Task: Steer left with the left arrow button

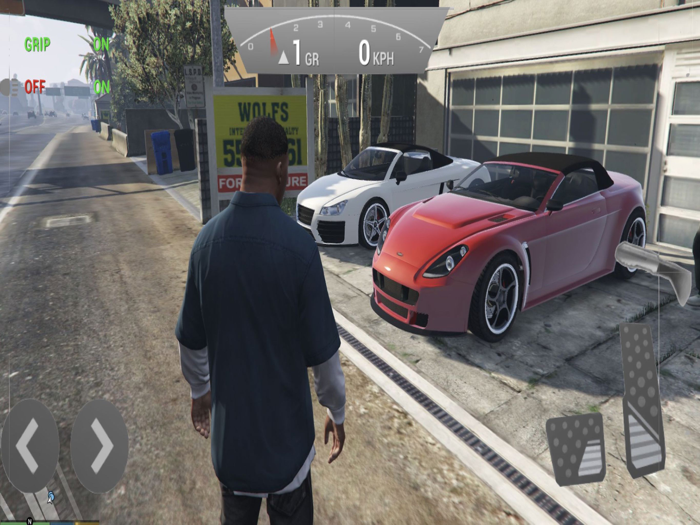Action: pyautogui.click(x=29, y=446)
